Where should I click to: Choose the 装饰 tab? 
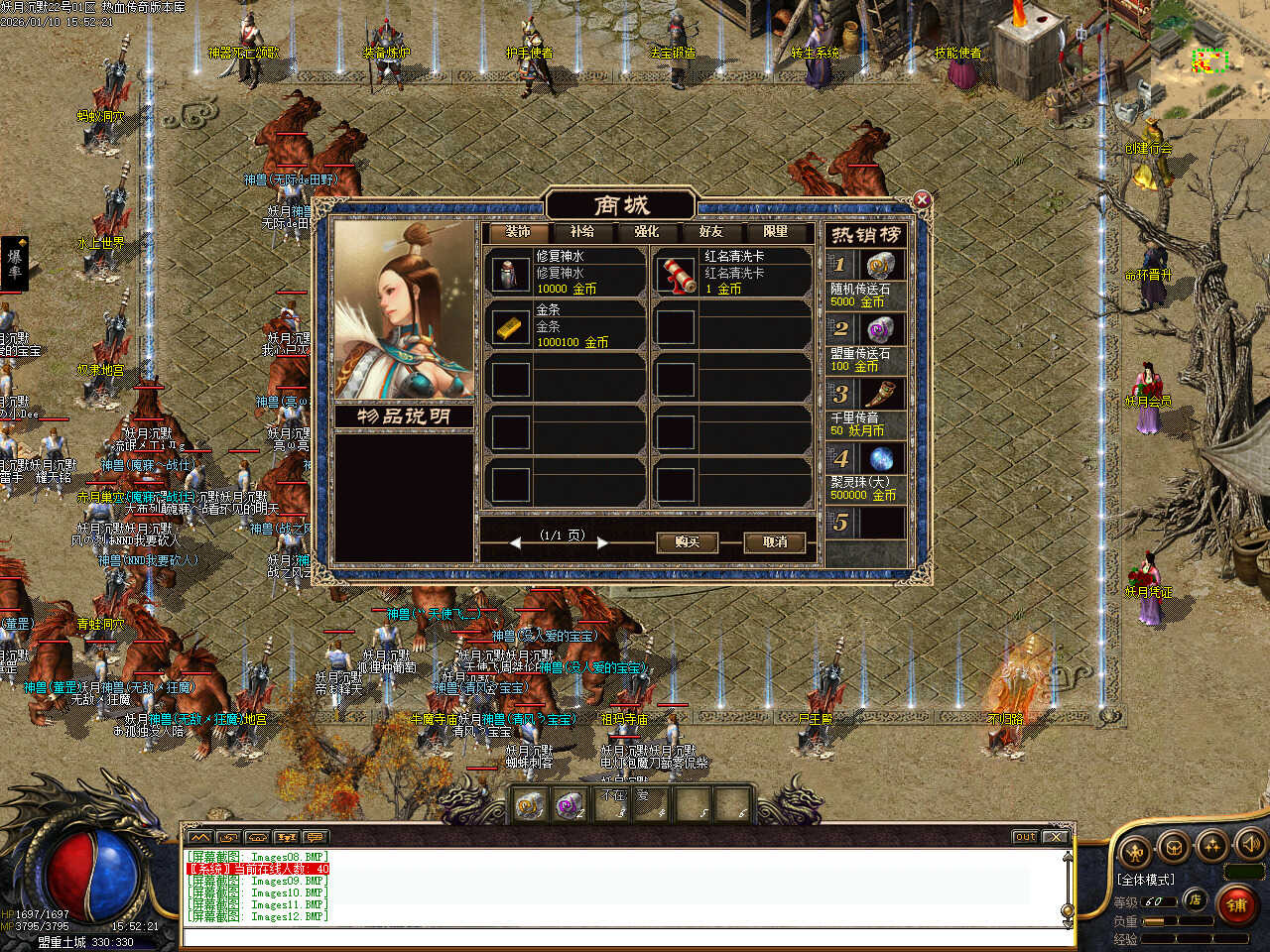point(518,232)
